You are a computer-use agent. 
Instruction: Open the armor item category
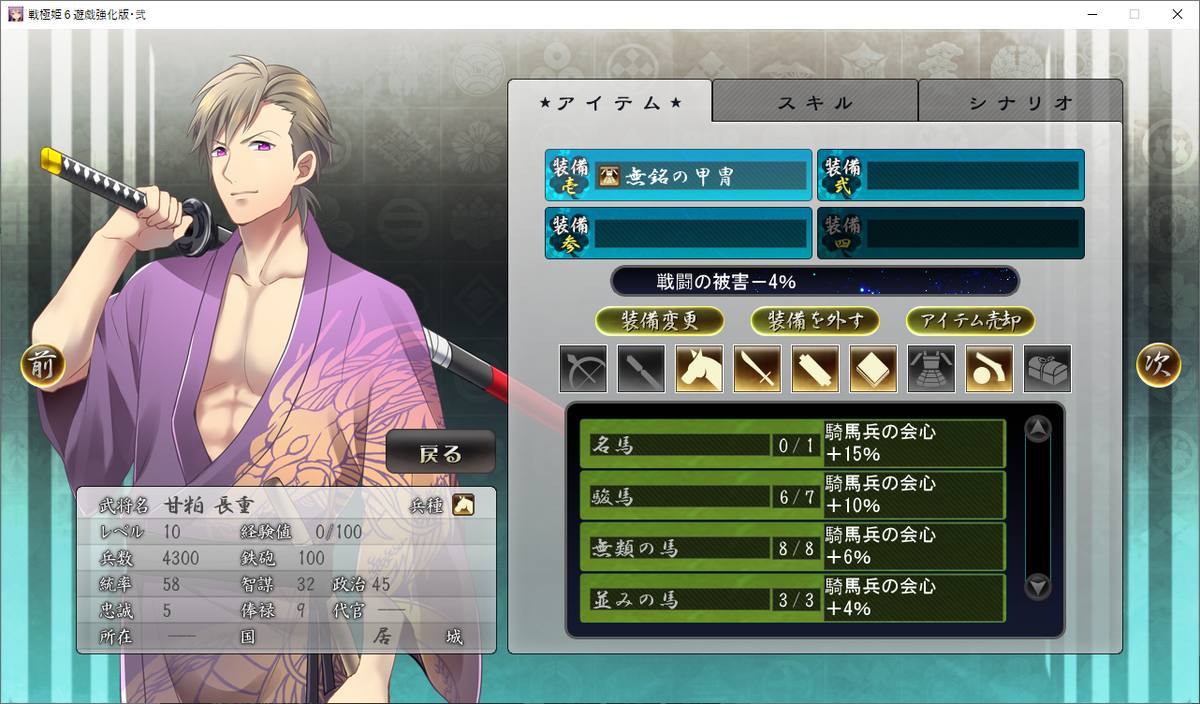pyautogui.click(x=931, y=368)
